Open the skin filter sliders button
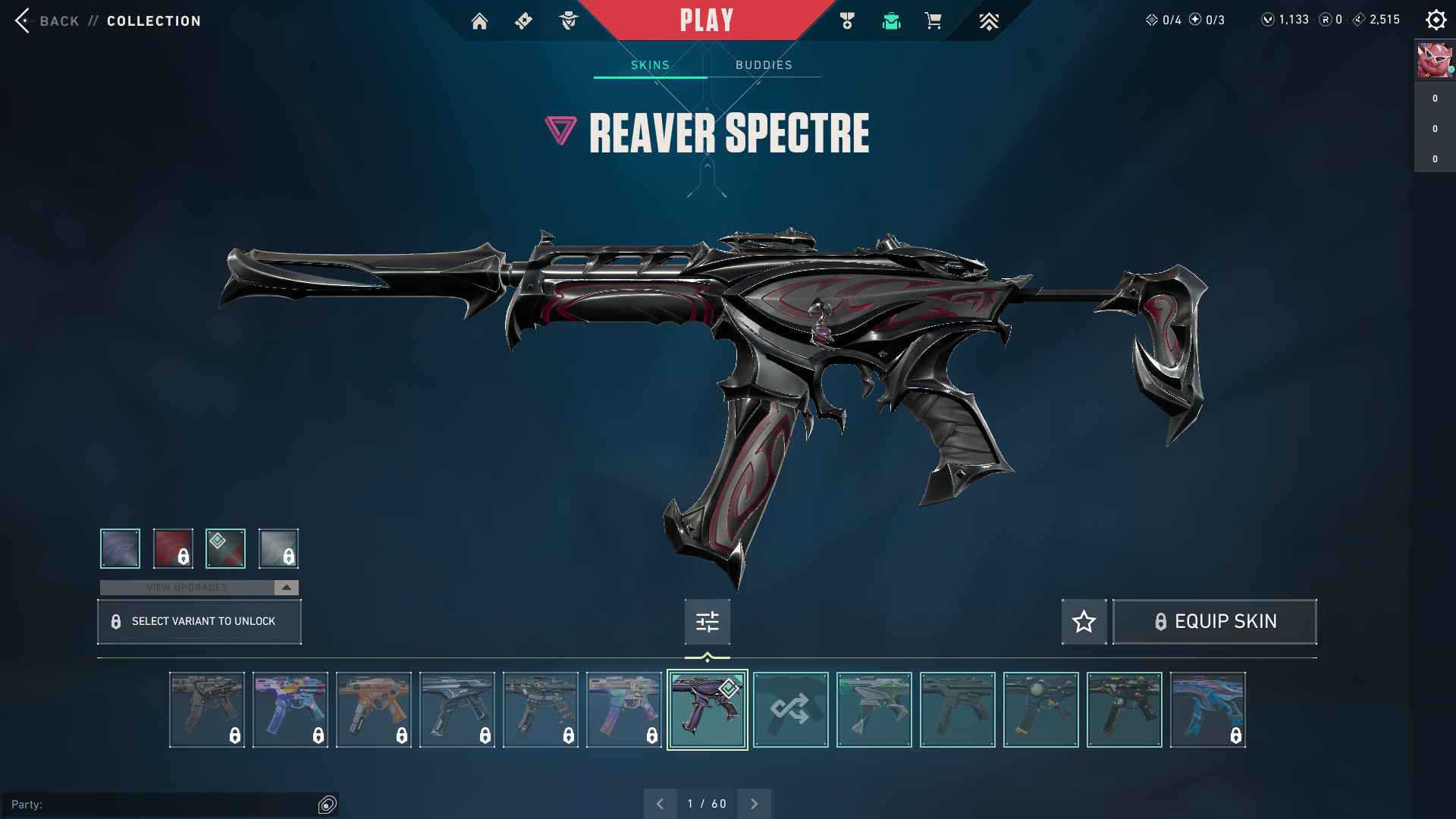The image size is (1456, 819). pos(707,622)
